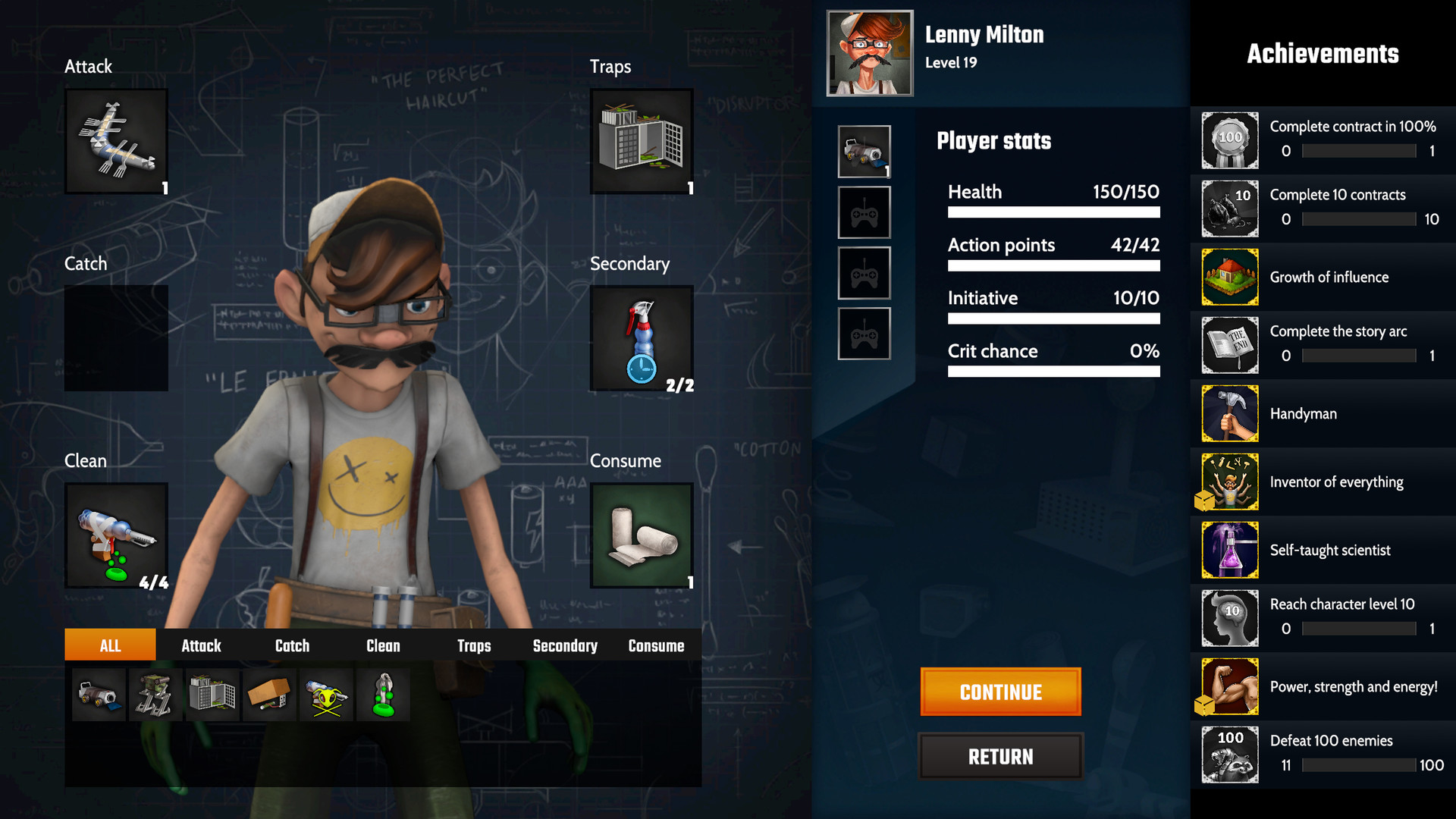Click the Handyman hammer achievement icon
This screenshot has width=1456, height=819.
1229,413
